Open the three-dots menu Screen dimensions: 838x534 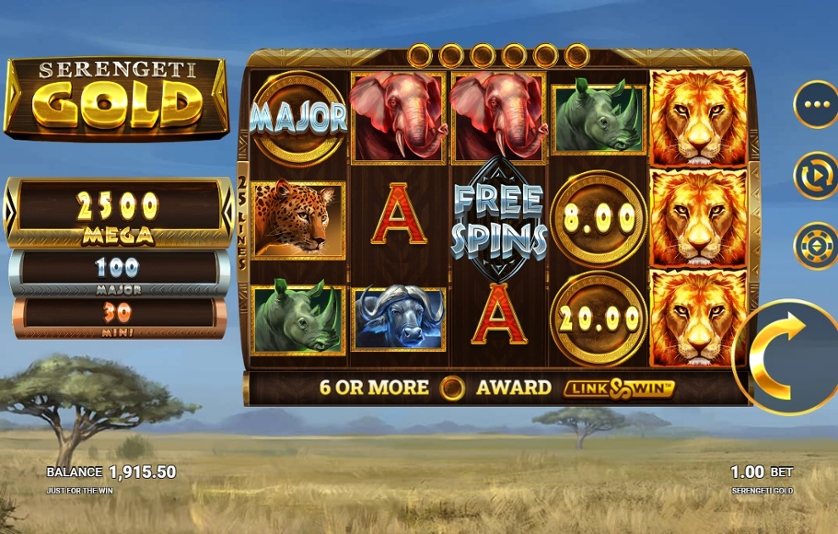point(816,104)
